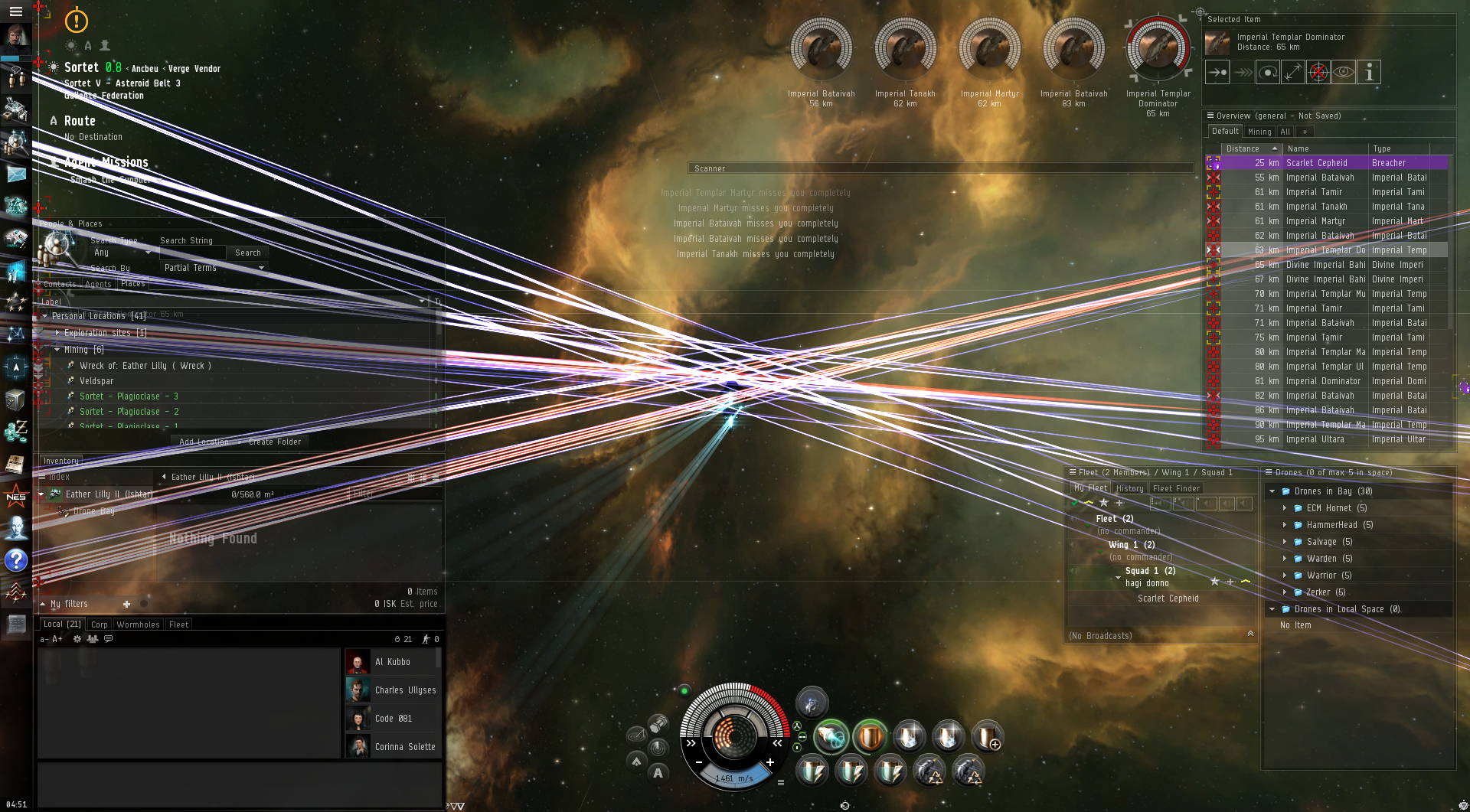The height and width of the screenshot is (812, 1470).
Task: Click the Add Location button
Action: (x=204, y=442)
